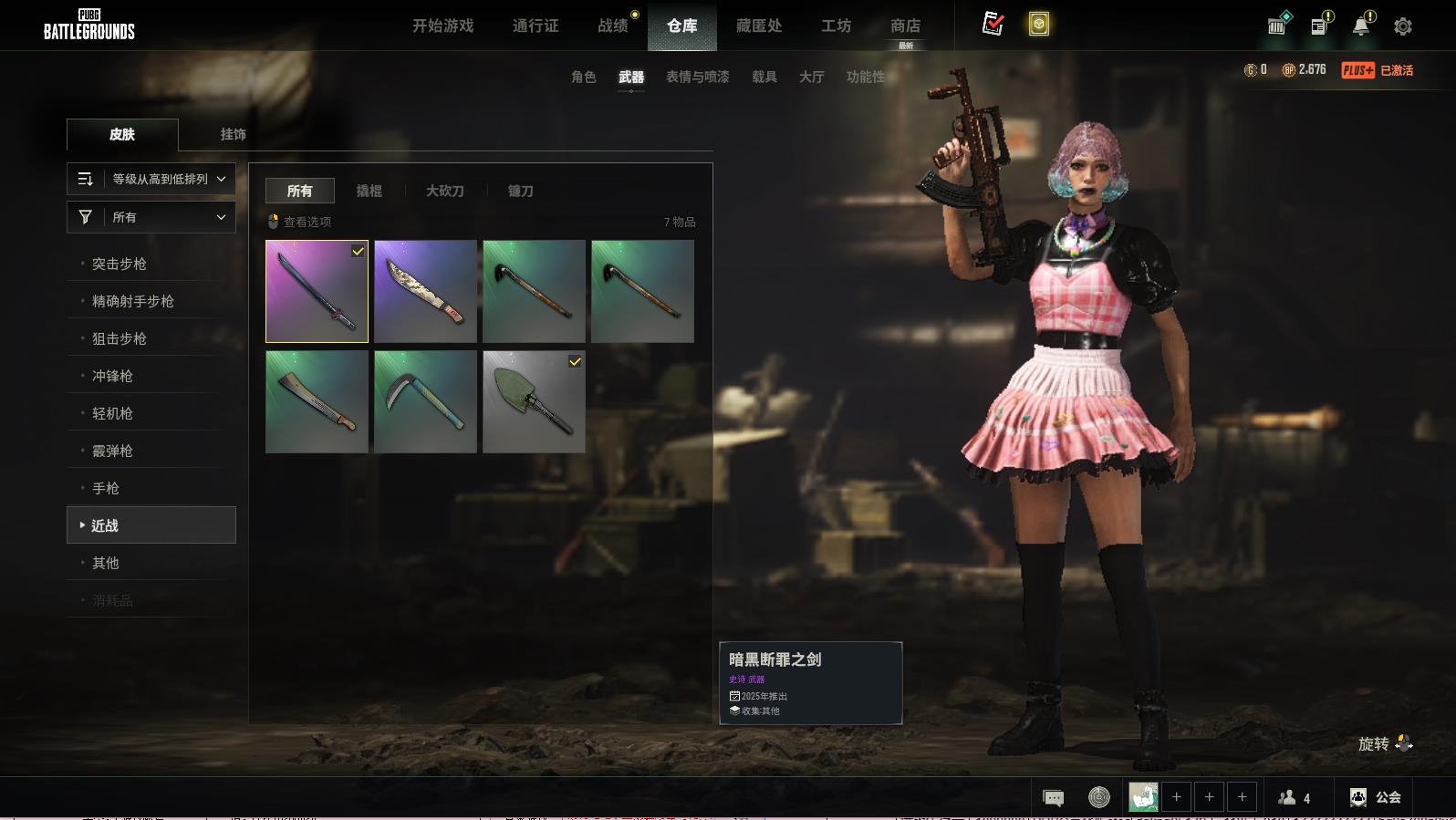Image resolution: width=1456 pixels, height=820 pixels.
Task: Open the 开始游戏 (Play) menu
Action: [x=442, y=26]
